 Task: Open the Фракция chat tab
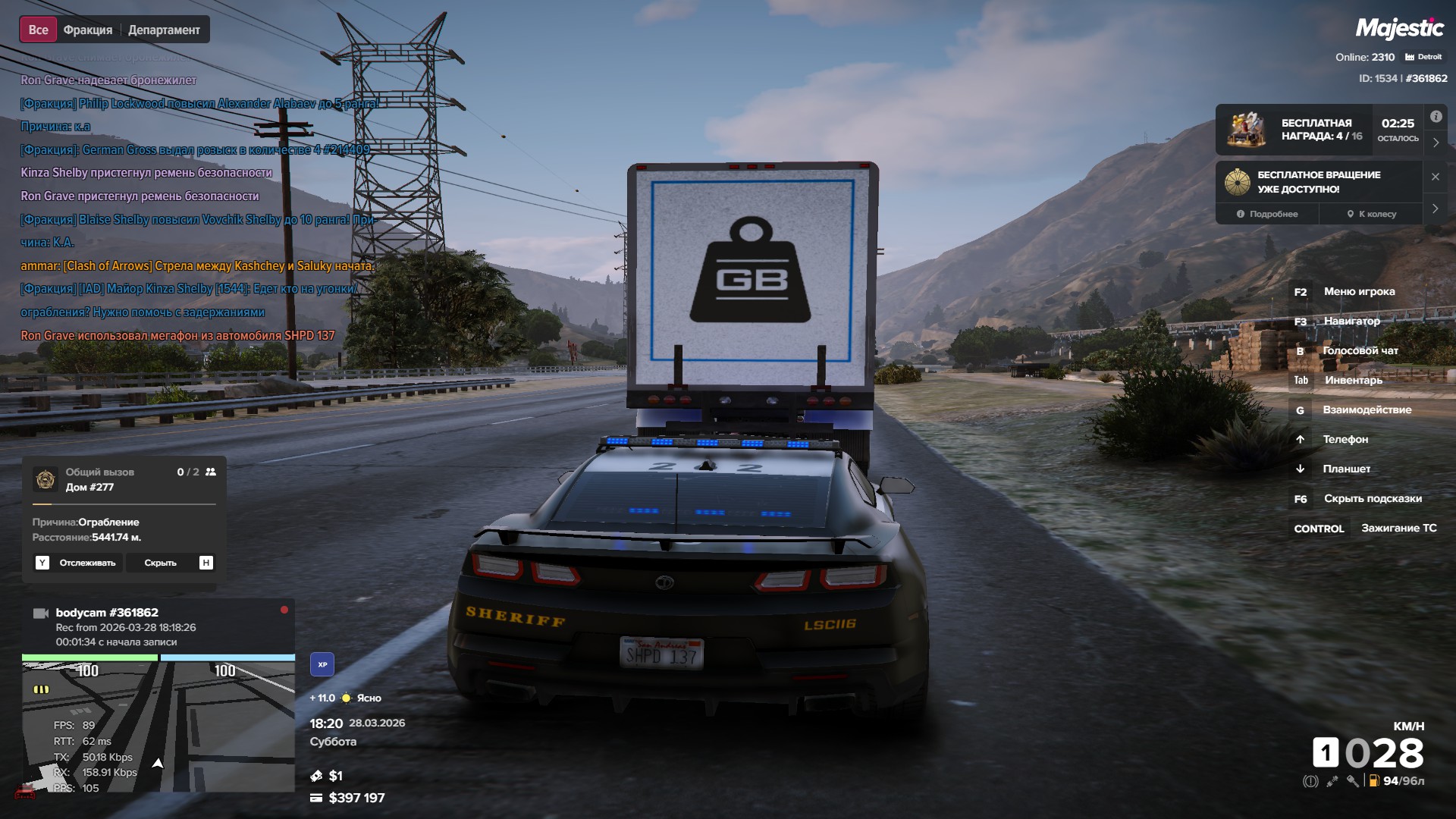(88, 30)
